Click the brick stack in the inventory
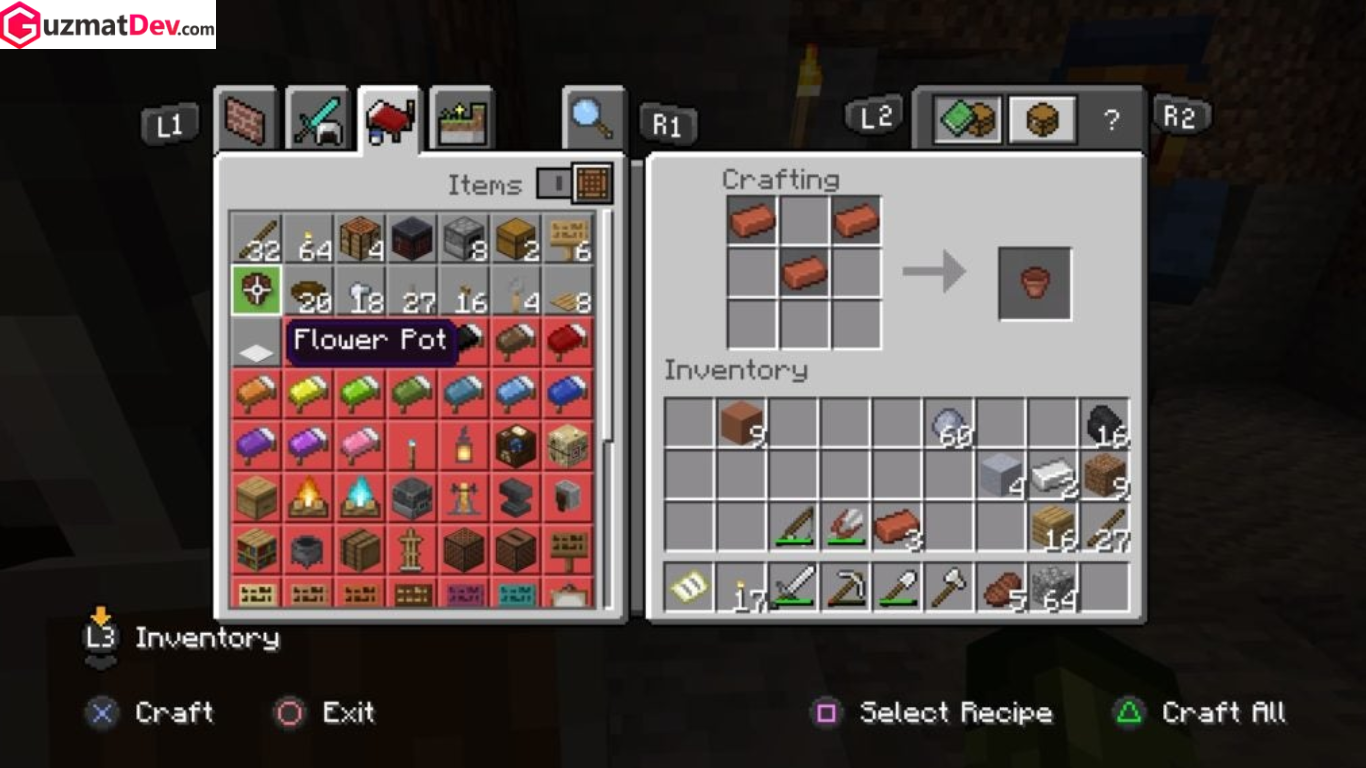The image size is (1366, 768). (896, 526)
